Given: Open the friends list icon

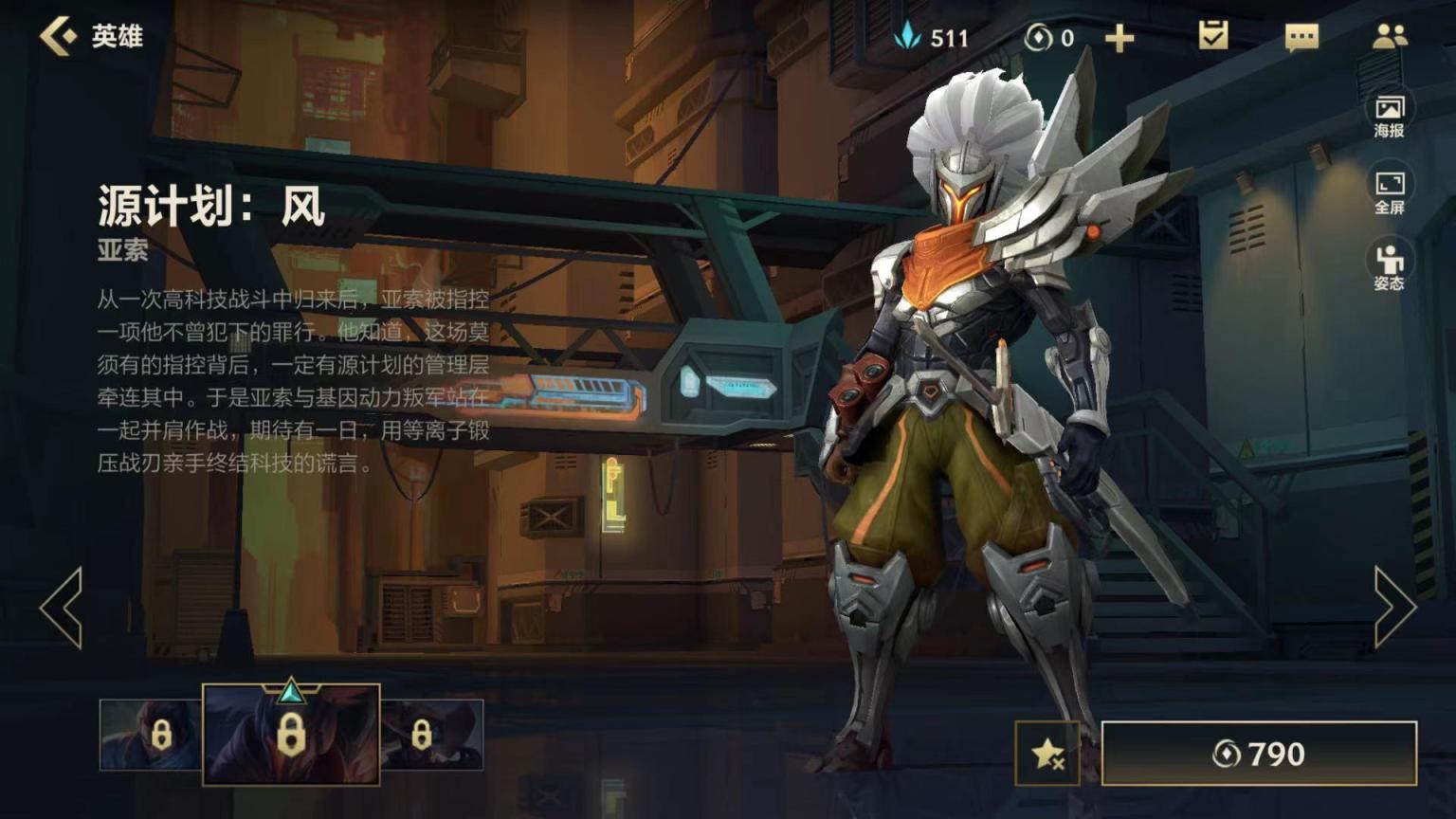Looking at the screenshot, I should pos(1390,36).
